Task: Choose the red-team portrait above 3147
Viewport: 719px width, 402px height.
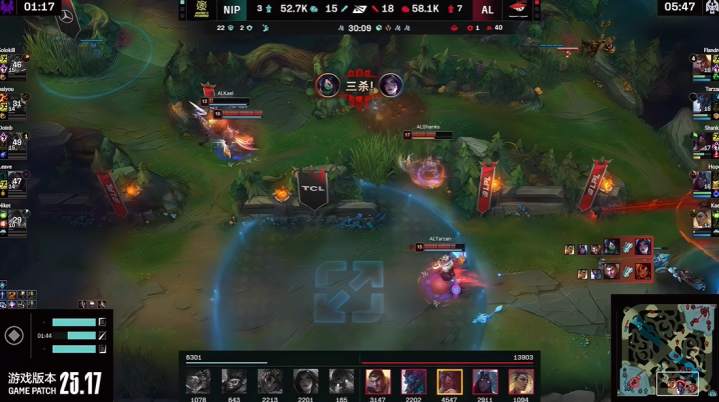Action: (x=378, y=381)
